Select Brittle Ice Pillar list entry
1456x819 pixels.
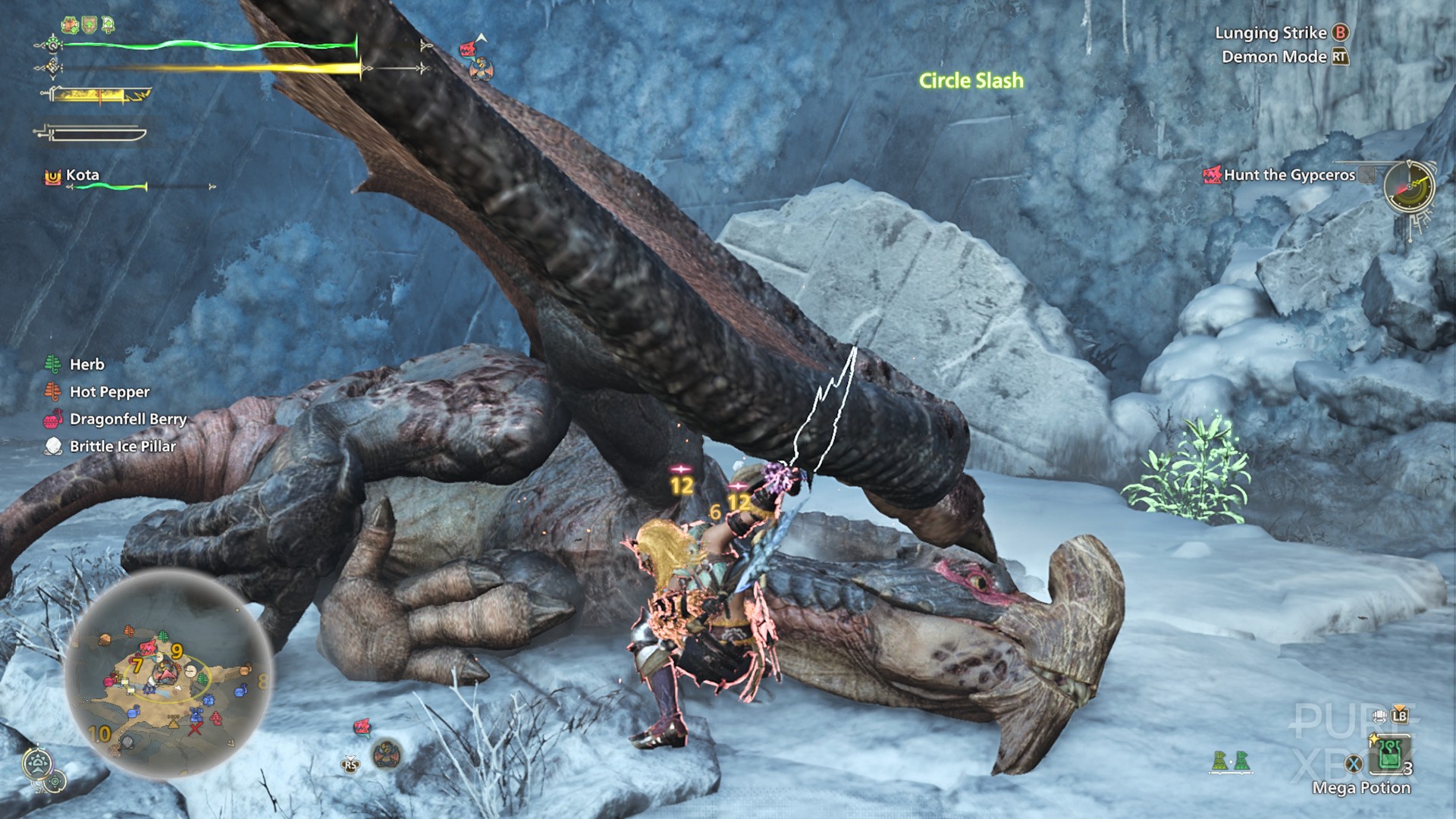122,447
